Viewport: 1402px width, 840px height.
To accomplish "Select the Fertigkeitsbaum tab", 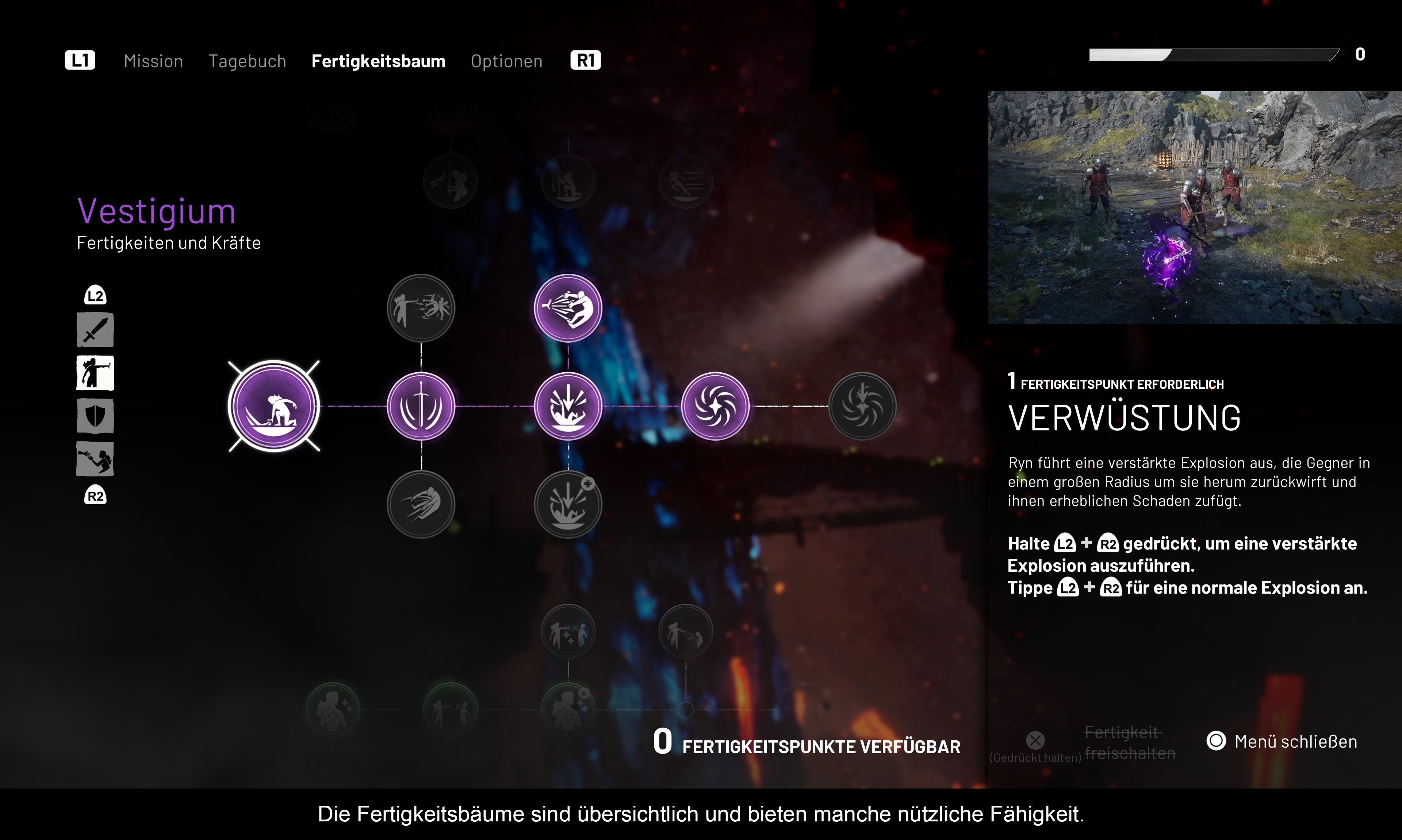I will click(378, 61).
